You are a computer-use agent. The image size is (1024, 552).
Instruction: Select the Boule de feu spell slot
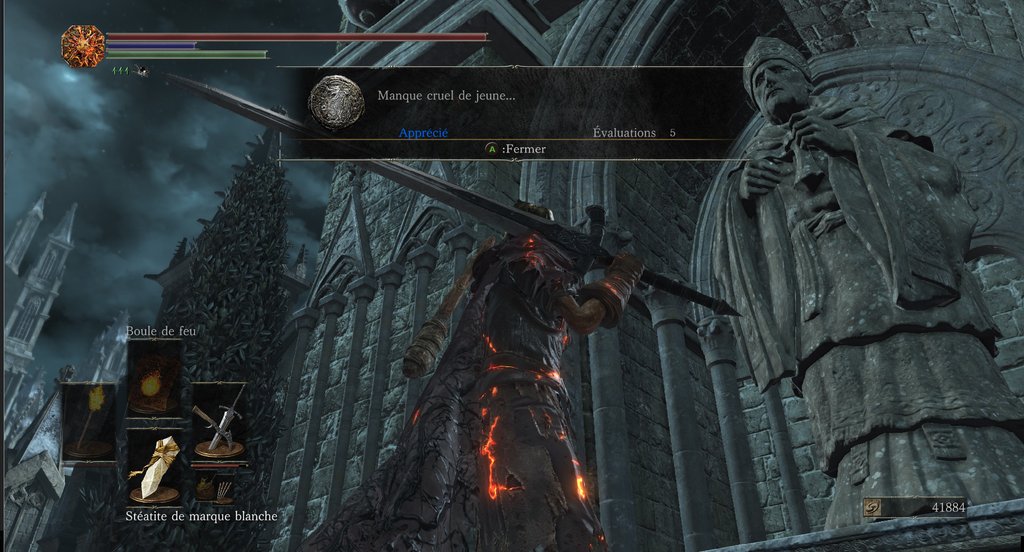pyautogui.click(x=154, y=378)
